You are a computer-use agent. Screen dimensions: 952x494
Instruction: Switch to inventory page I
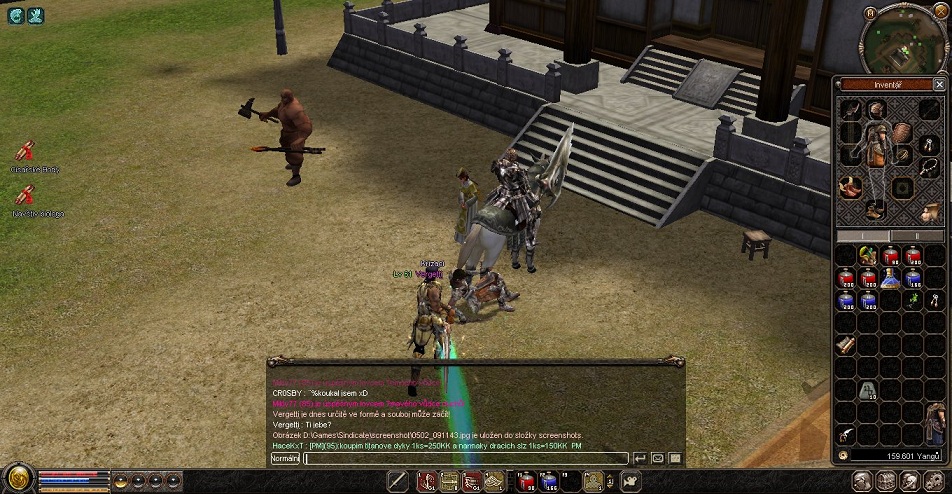[x=863, y=235]
